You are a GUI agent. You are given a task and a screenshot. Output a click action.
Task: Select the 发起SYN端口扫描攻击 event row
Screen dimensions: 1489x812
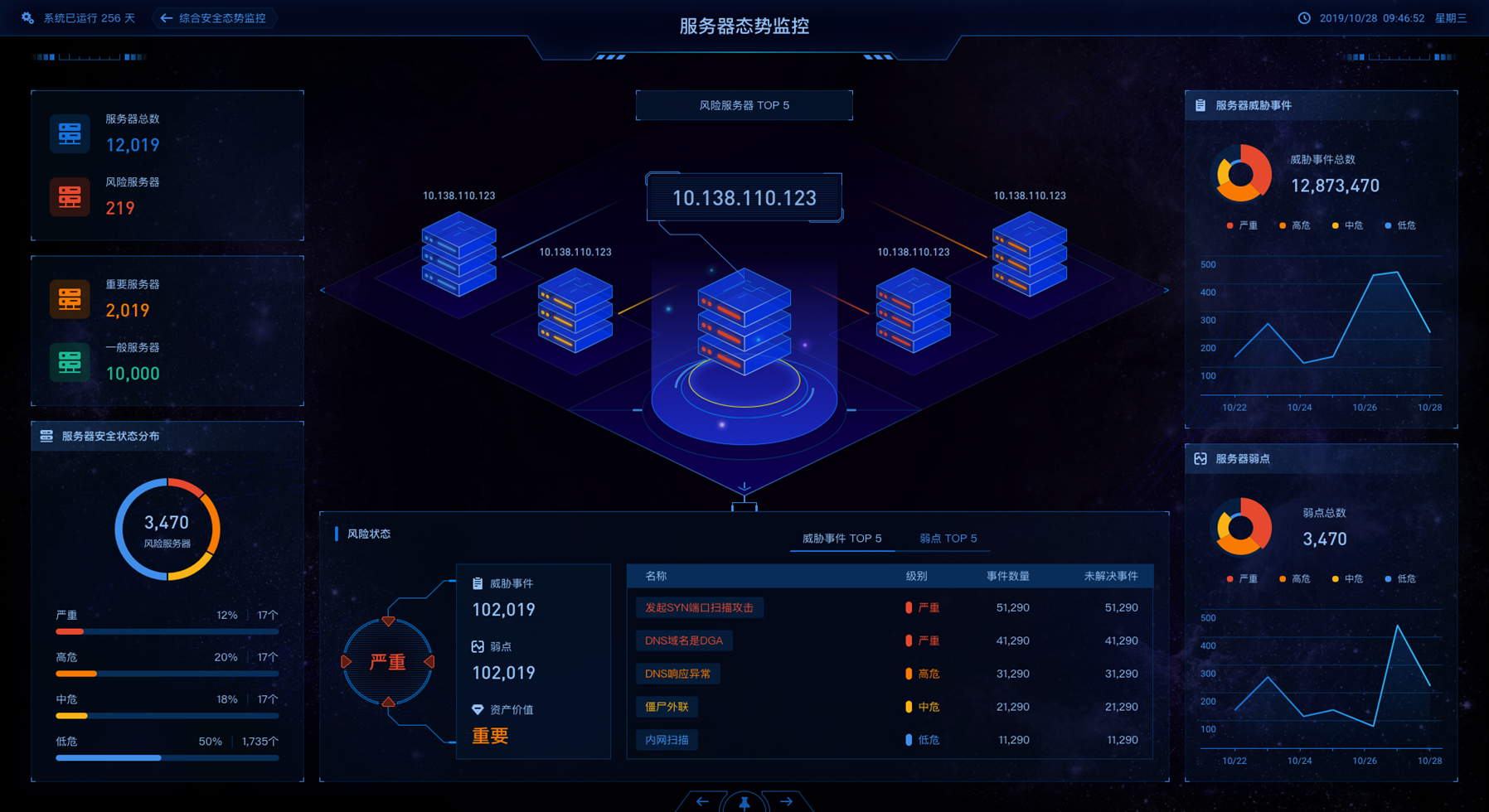[699, 607]
